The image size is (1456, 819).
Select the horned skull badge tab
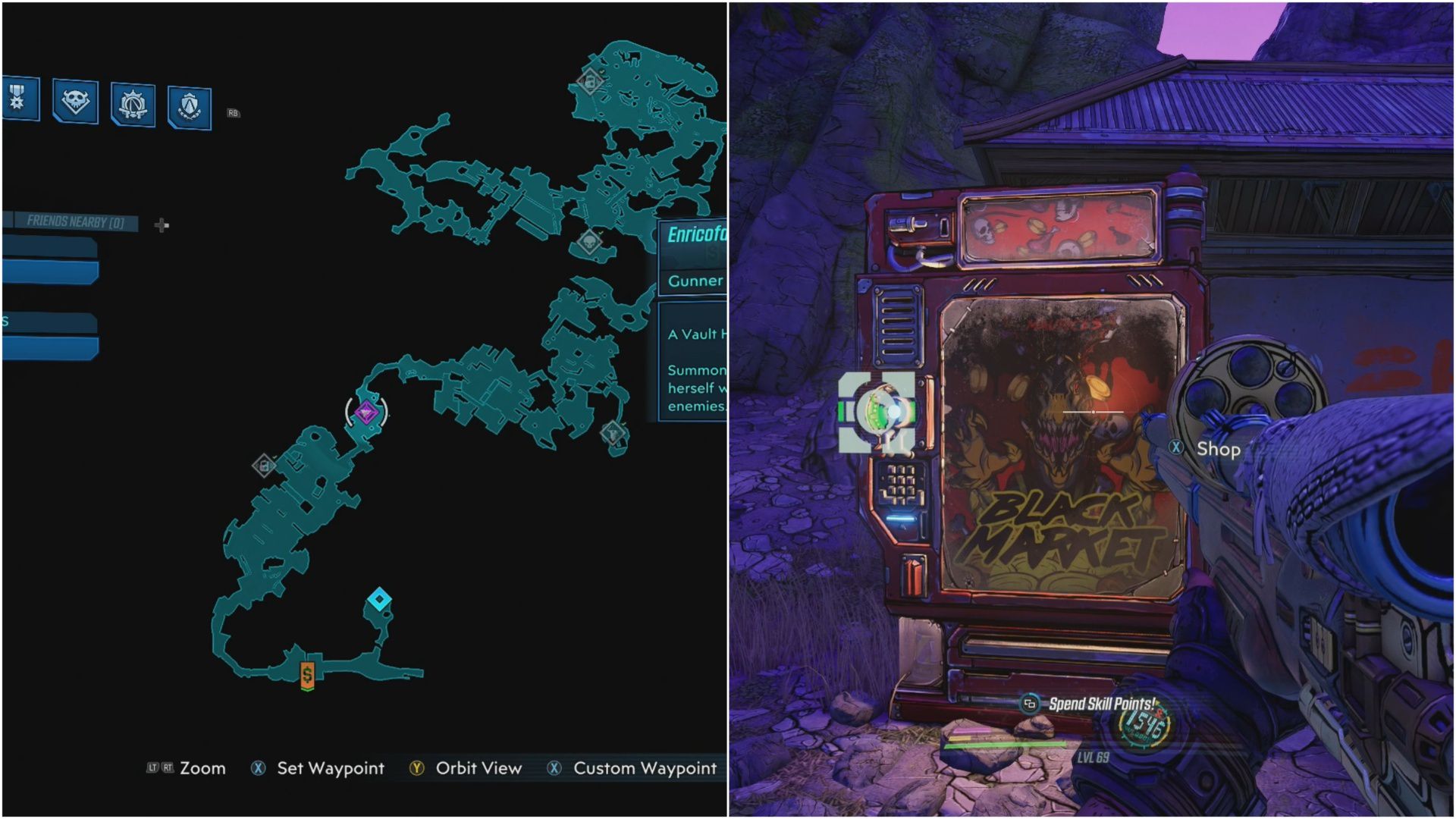(x=75, y=101)
